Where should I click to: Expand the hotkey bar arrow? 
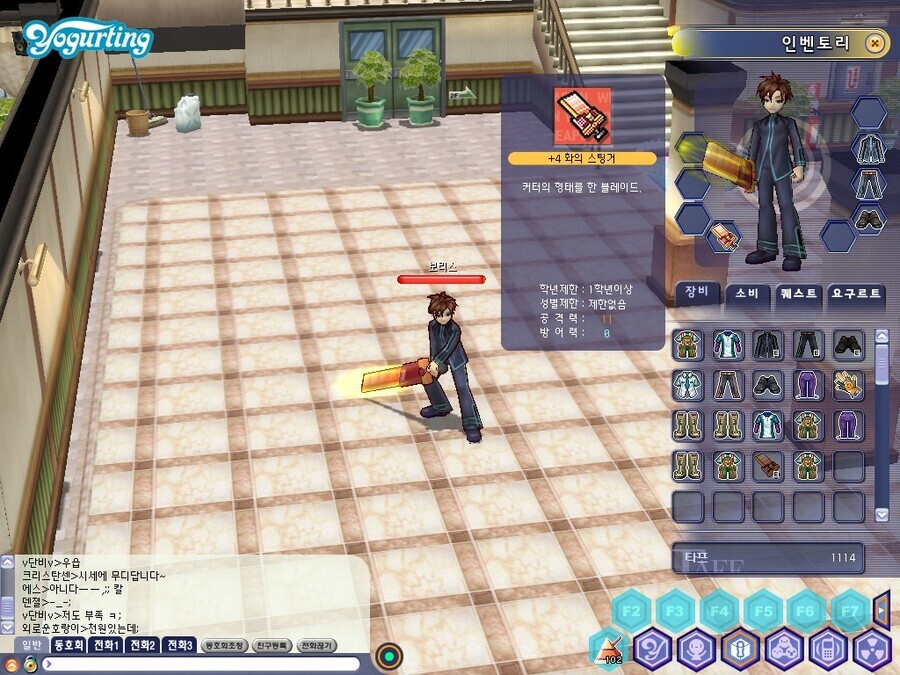881,608
